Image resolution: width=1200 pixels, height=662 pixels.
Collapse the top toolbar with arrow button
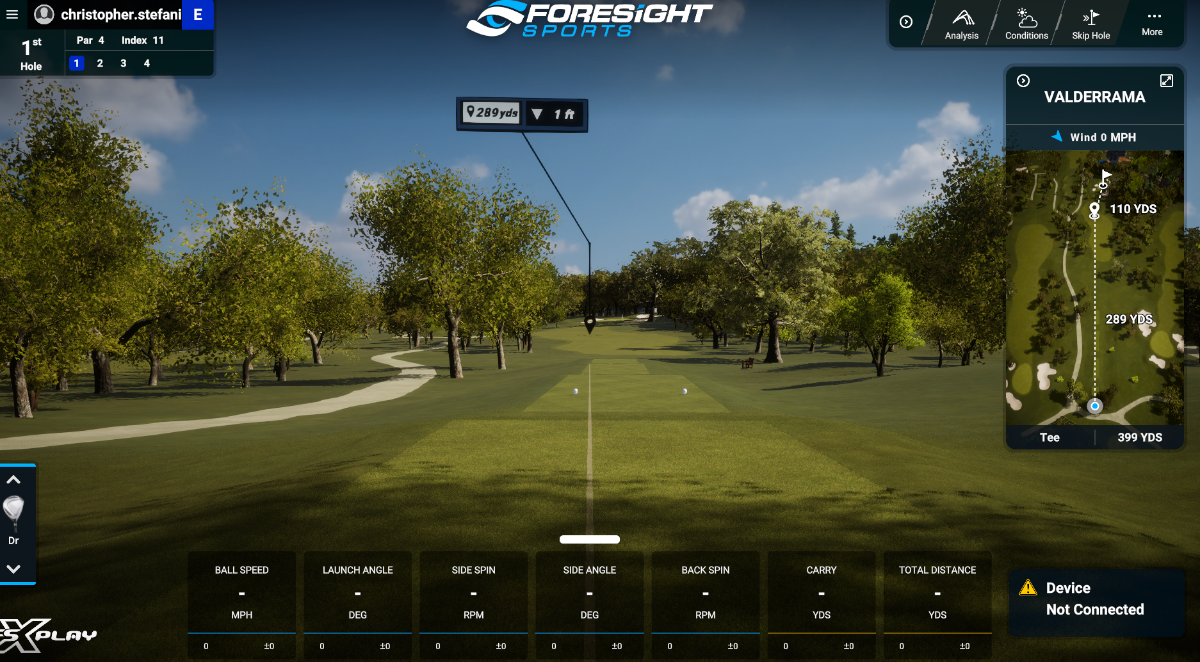(x=906, y=22)
